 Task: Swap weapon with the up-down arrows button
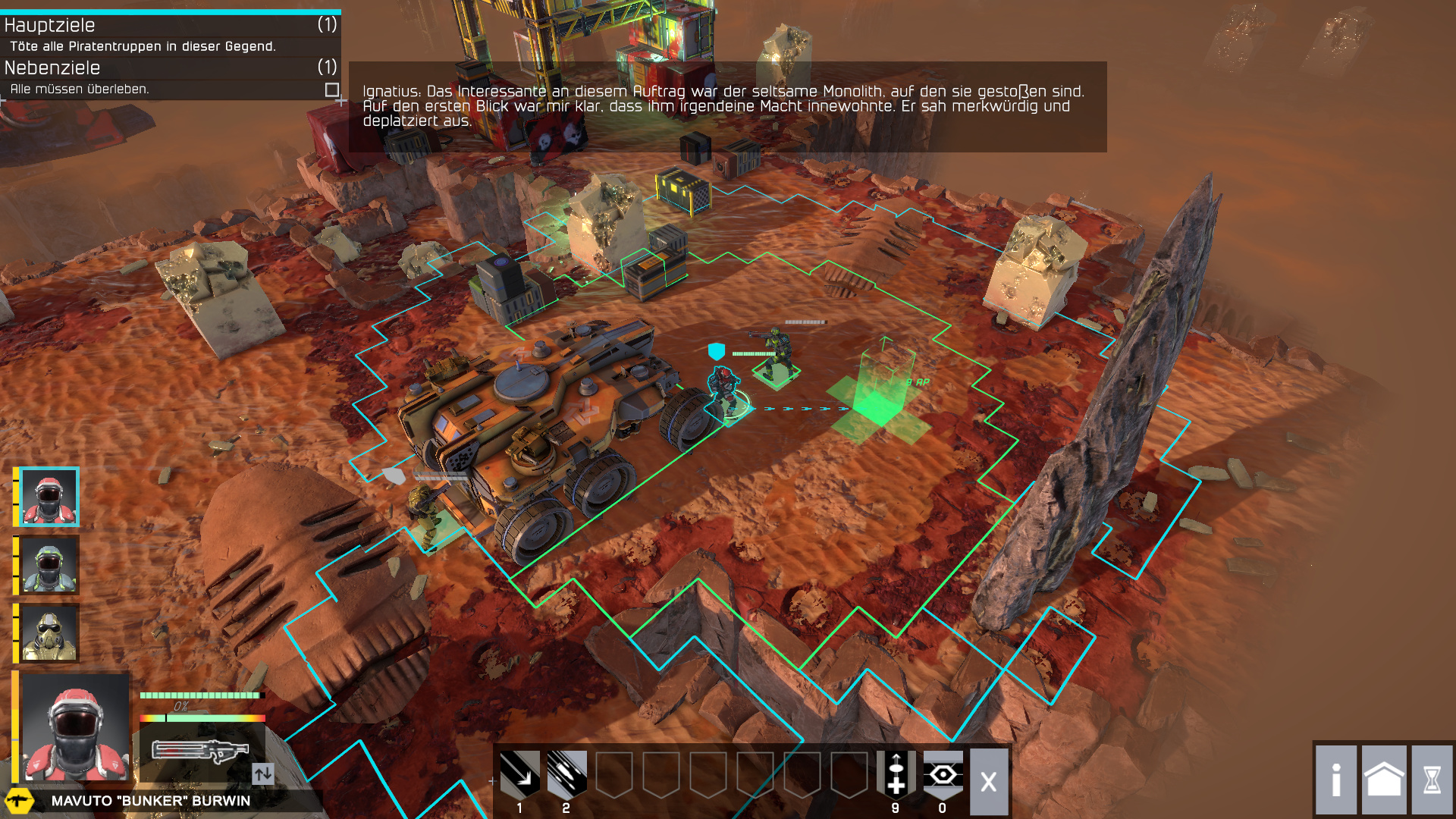262,773
